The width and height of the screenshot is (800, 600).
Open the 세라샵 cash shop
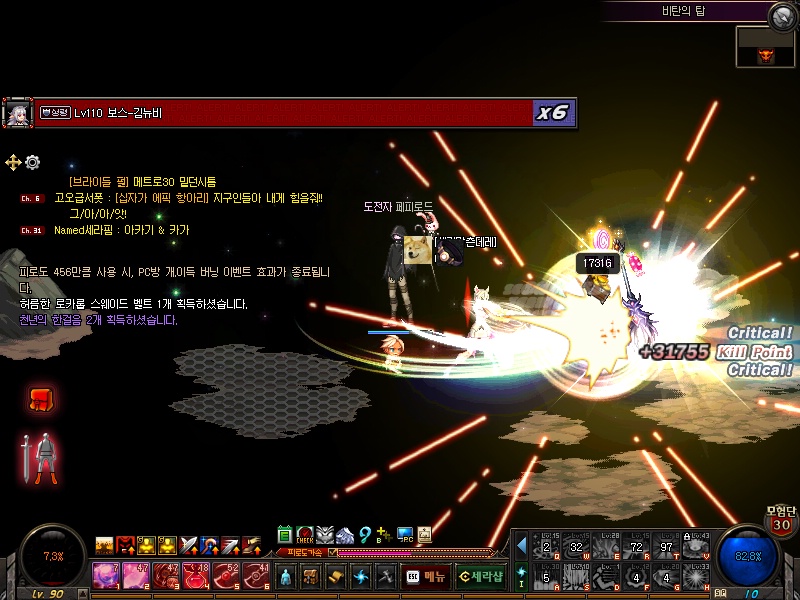[x=480, y=576]
